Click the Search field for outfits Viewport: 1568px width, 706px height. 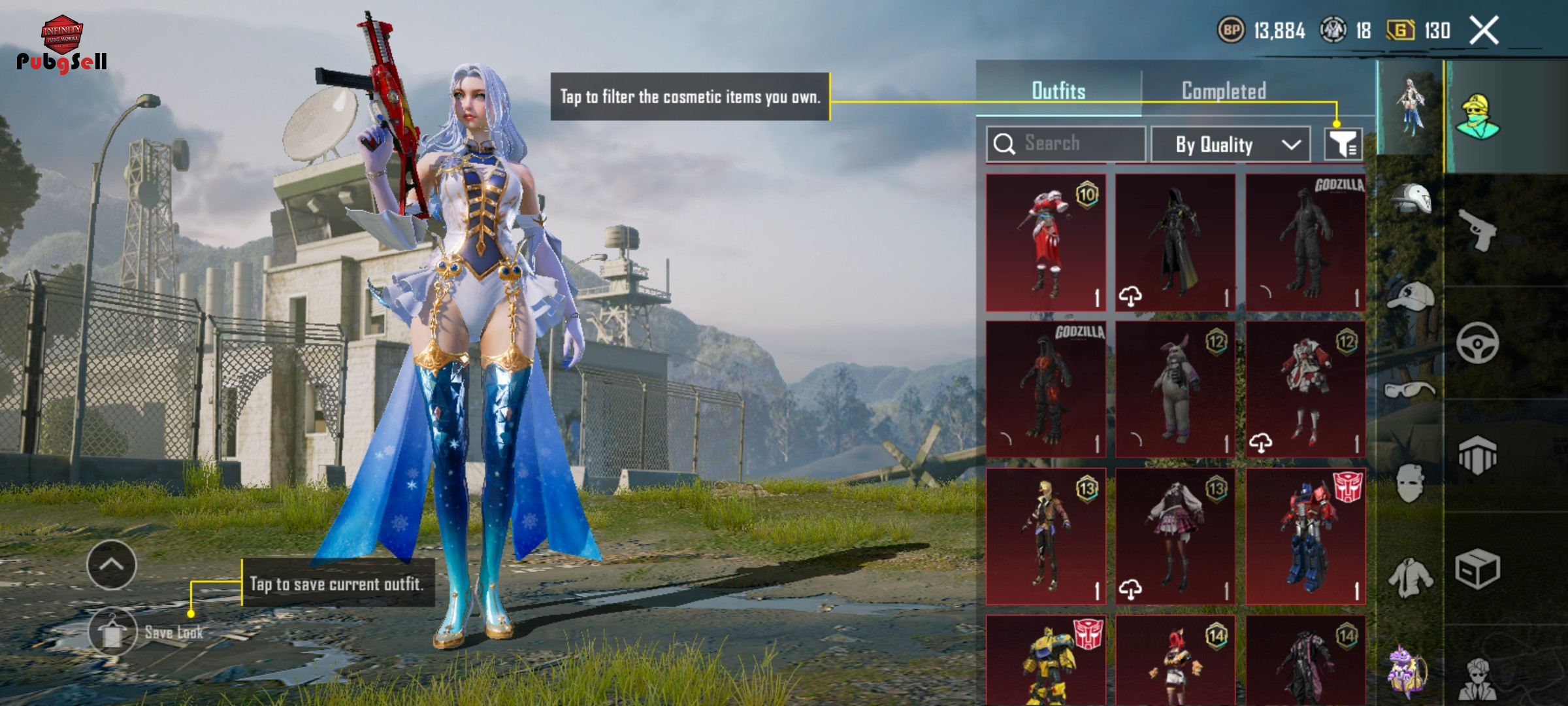1066,144
